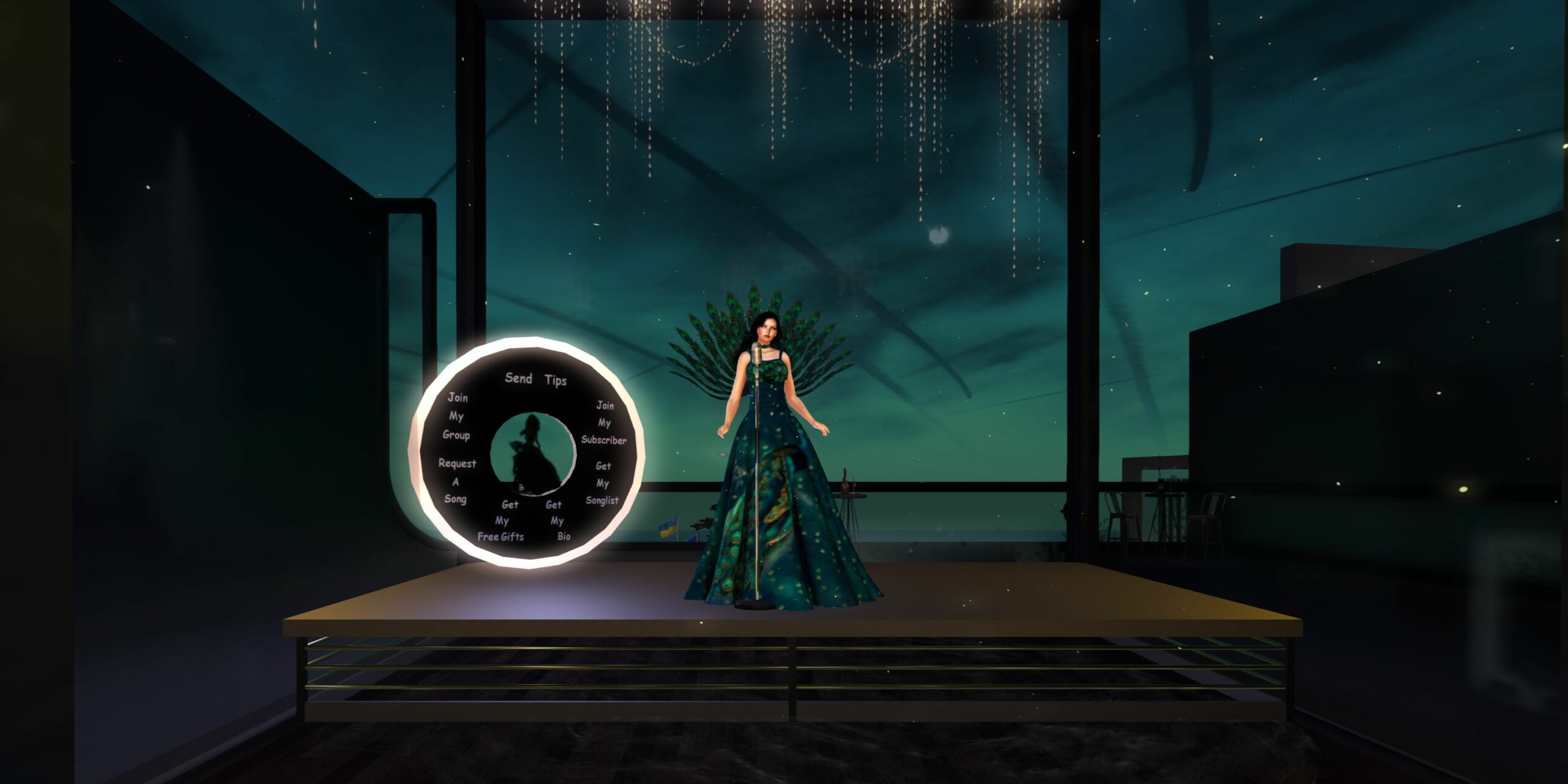Choose Join My Subscriber option

pyautogui.click(x=604, y=423)
